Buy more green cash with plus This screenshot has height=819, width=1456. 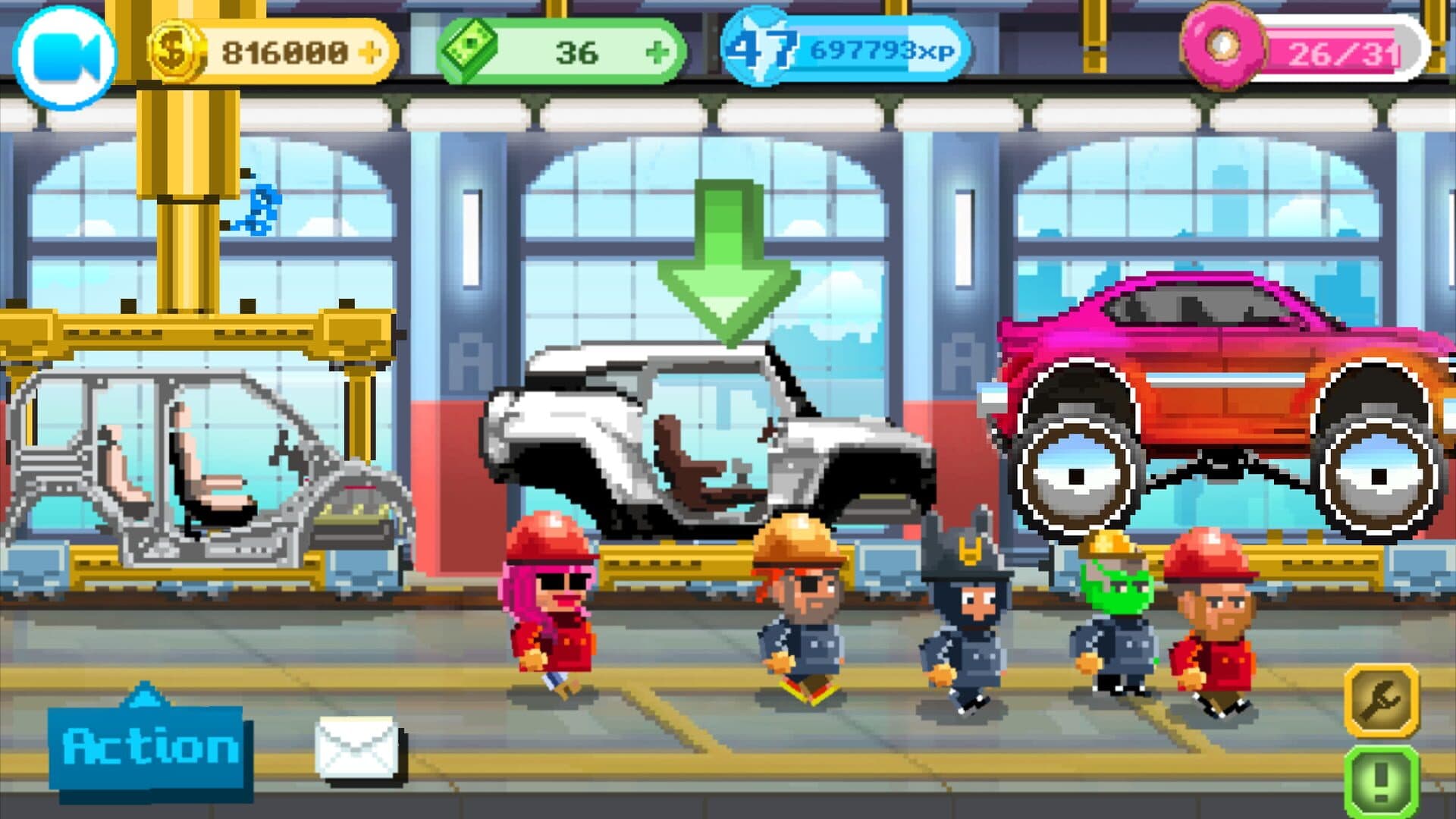(x=657, y=52)
